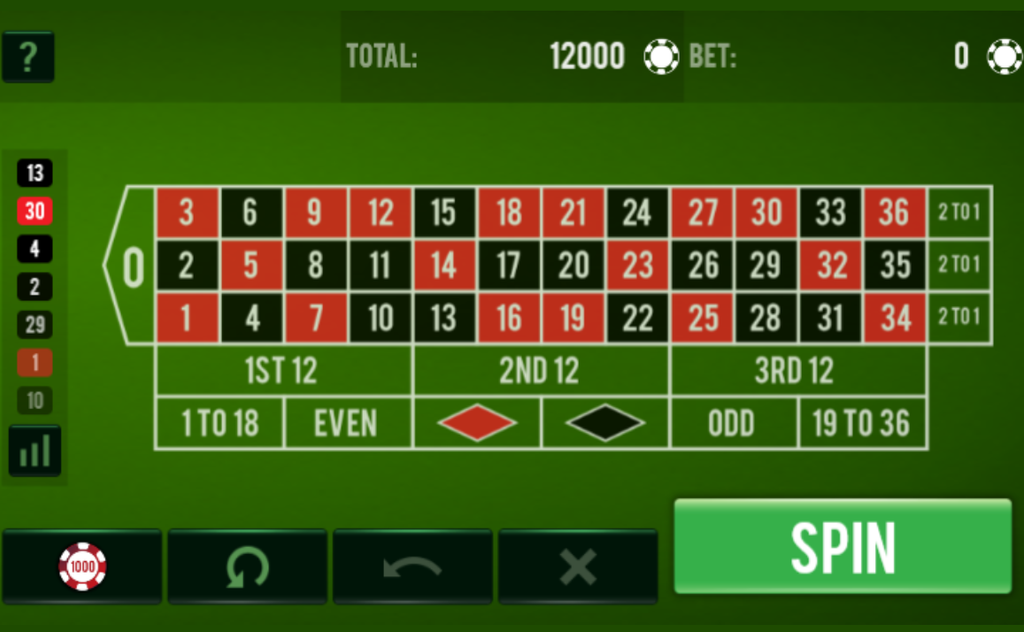Choose the 1 TO 18 bet

point(220,423)
